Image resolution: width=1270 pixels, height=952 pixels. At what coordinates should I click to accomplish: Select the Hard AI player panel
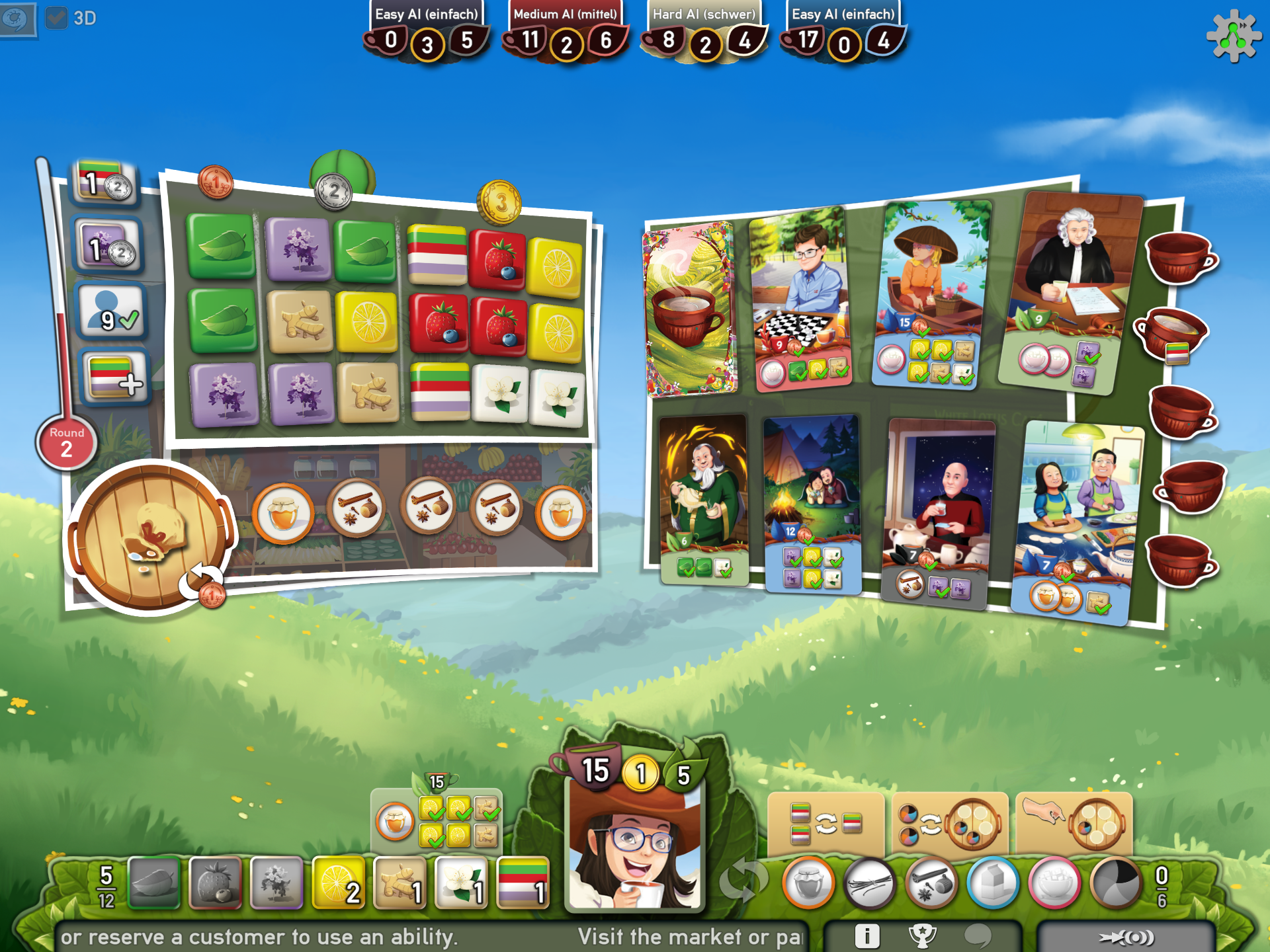[704, 30]
